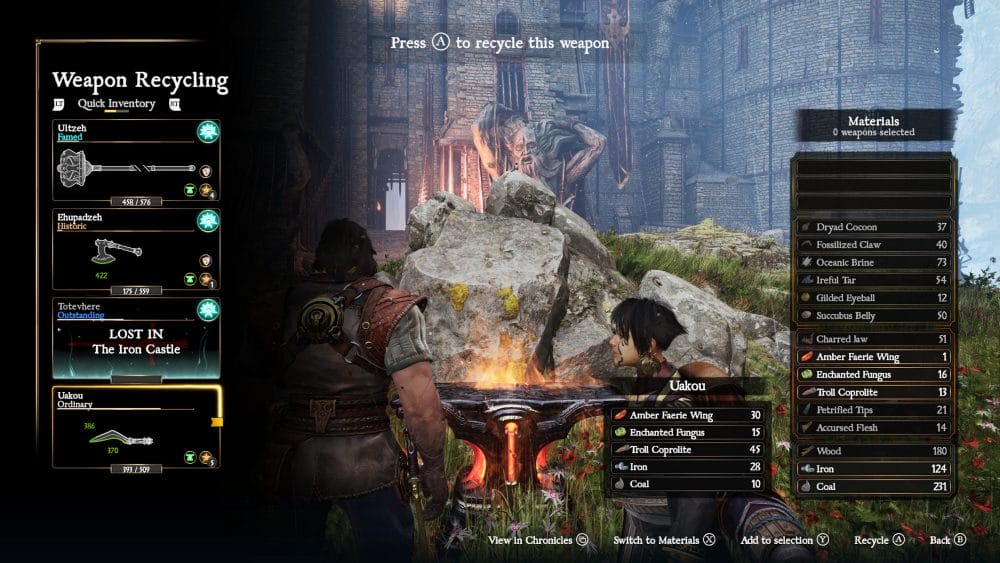The width and height of the screenshot is (1000, 563).
Task: Select the Gilded Eyeball material row
Action: coord(874,298)
